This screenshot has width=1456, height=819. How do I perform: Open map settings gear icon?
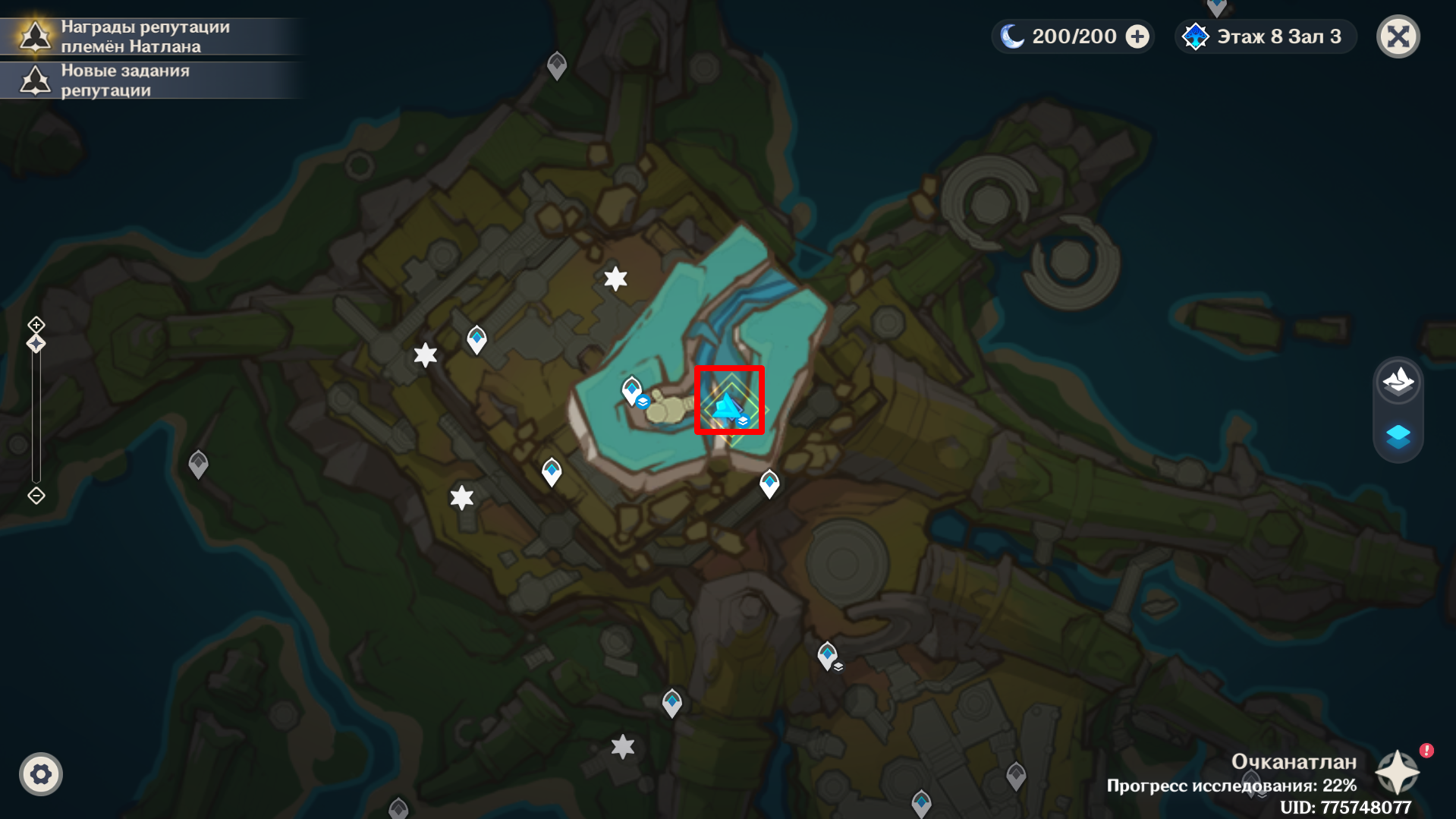[41, 774]
